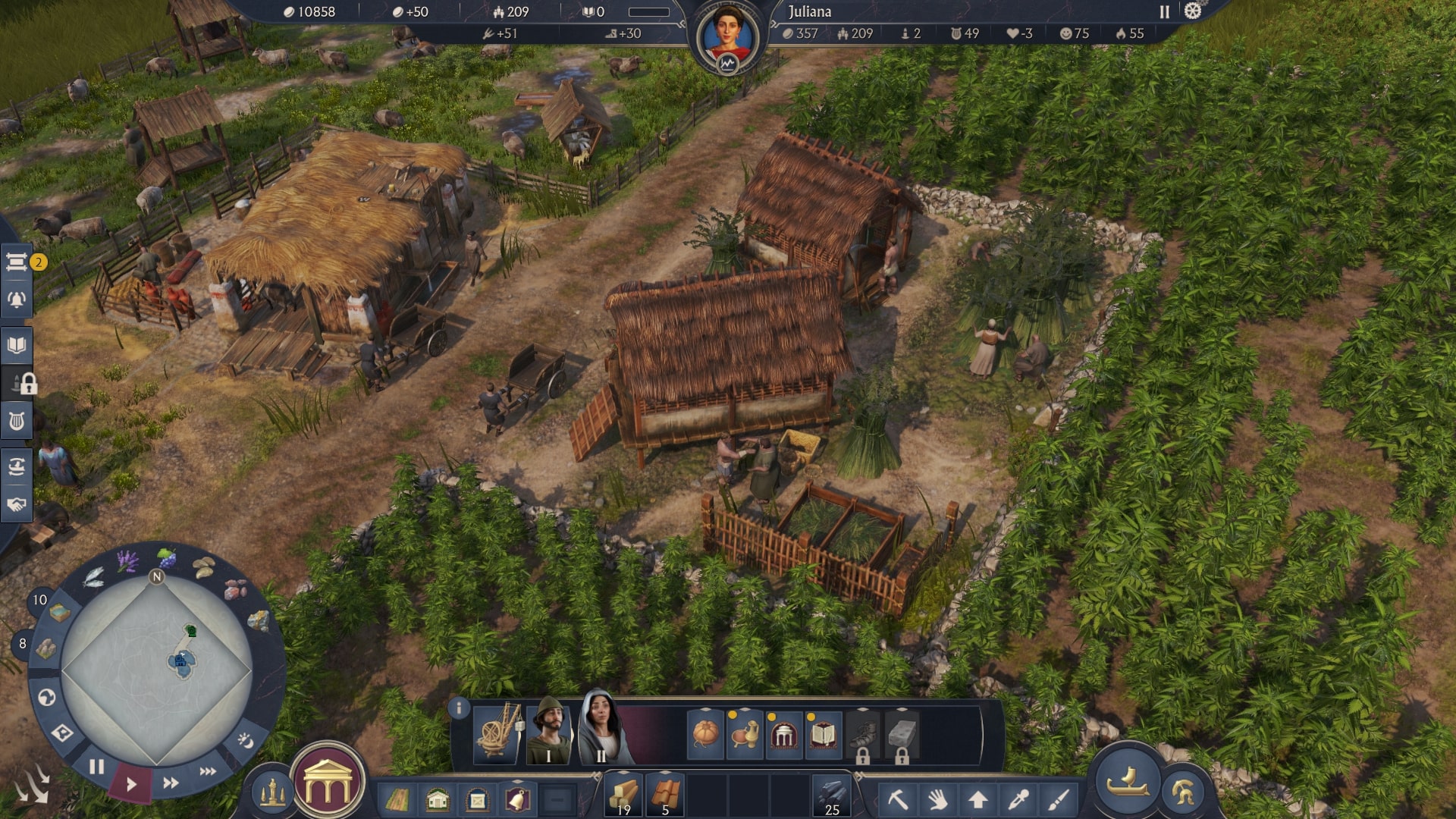This screenshot has width=1456, height=819.
Task: Select the upgrade arrow tool
Action: 977,799
